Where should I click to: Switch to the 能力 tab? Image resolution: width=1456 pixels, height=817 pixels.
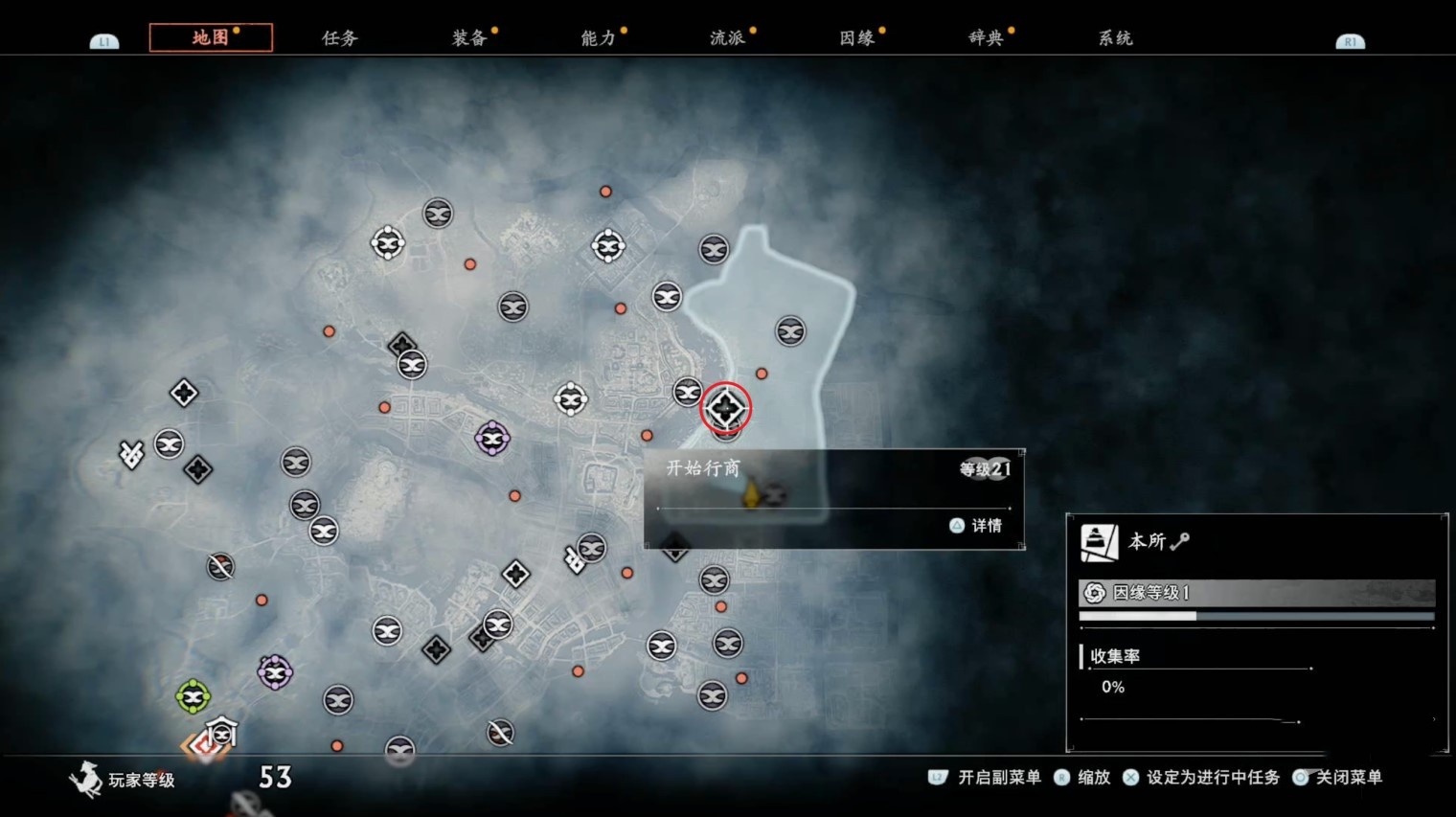[x=599, y=38]
